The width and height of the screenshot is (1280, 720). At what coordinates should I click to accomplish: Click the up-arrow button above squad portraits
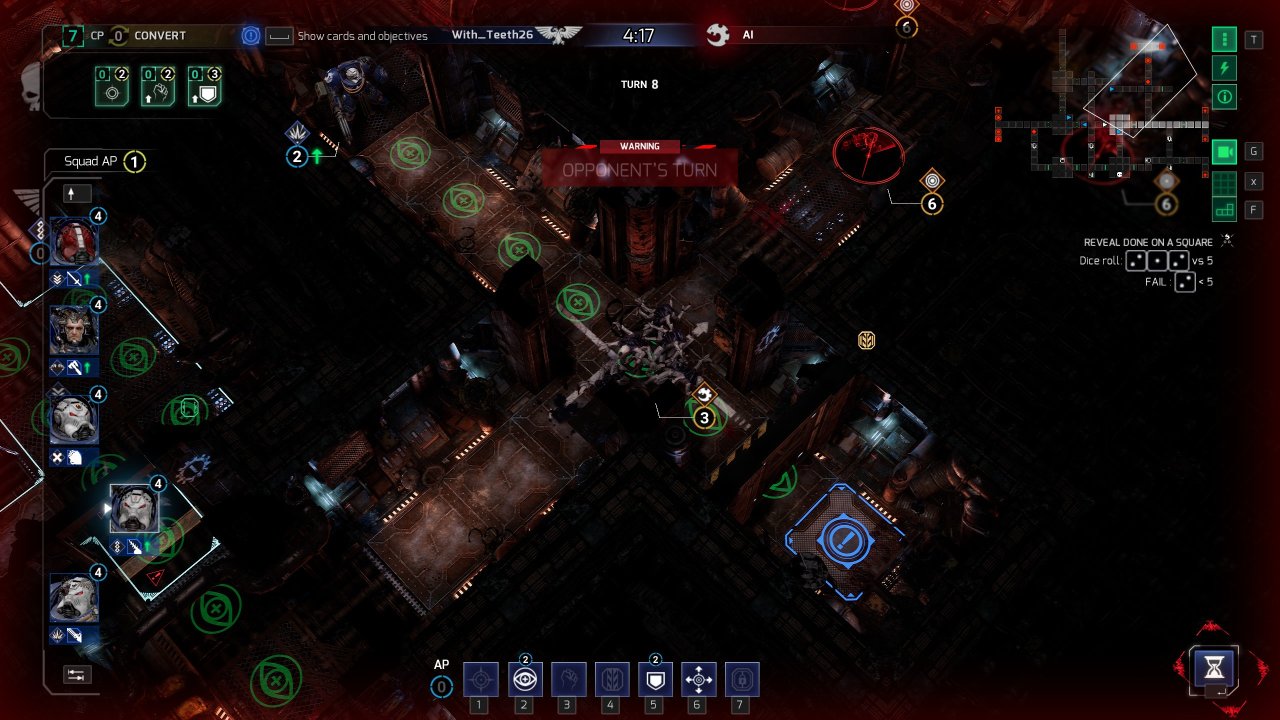coord(77,194)
